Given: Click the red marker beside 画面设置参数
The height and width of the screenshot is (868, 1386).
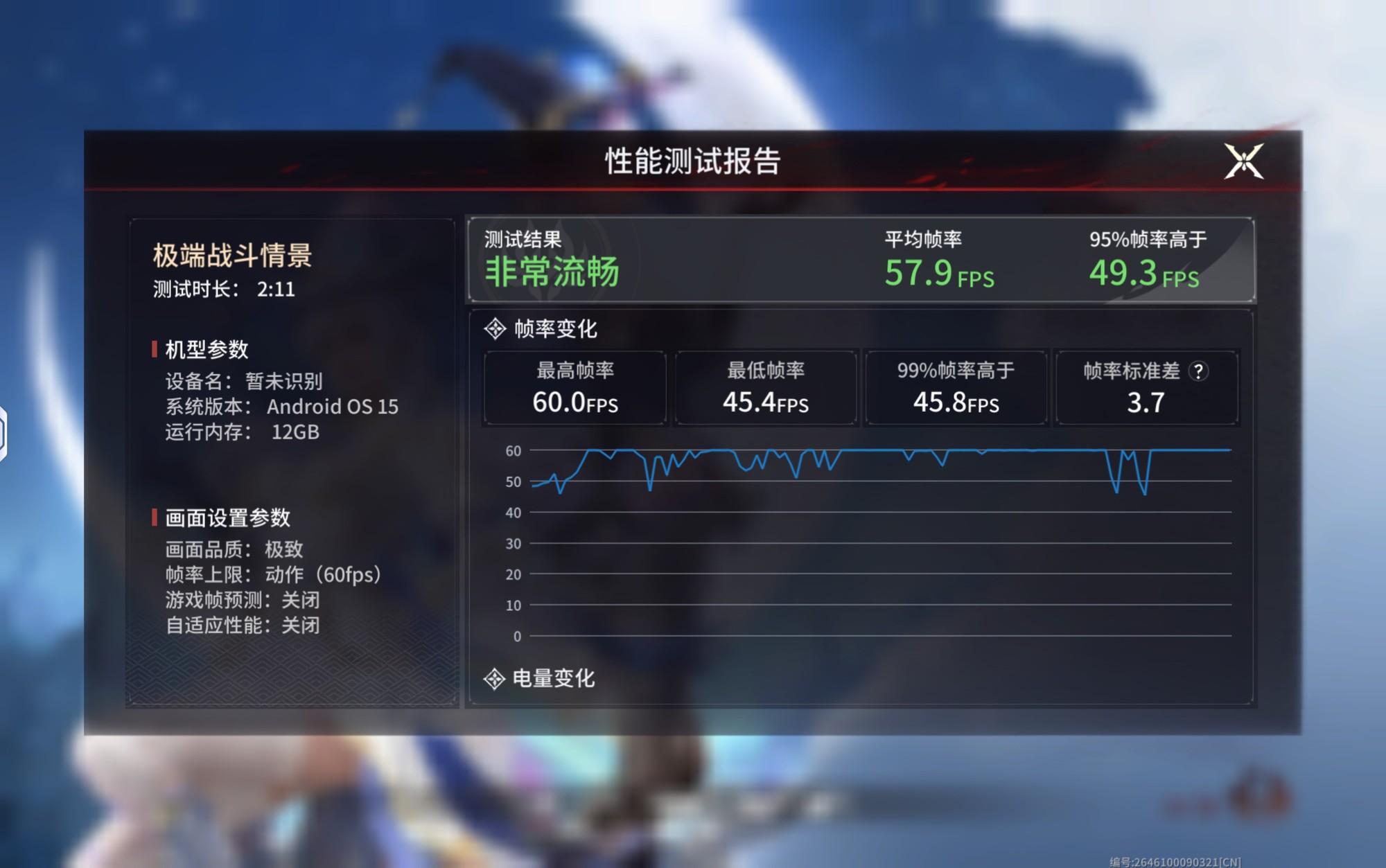Looking at the screenshot, I should coord(154,518).
